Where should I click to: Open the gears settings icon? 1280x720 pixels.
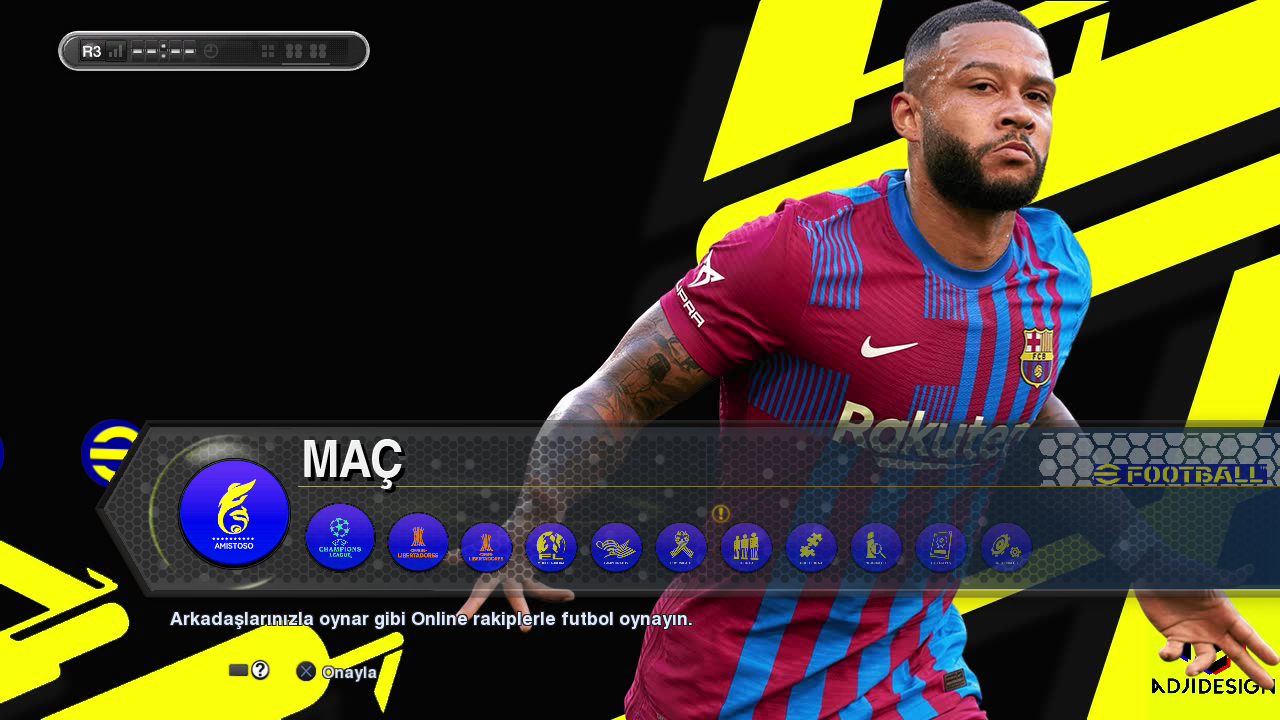click(x=1006, y=548)
